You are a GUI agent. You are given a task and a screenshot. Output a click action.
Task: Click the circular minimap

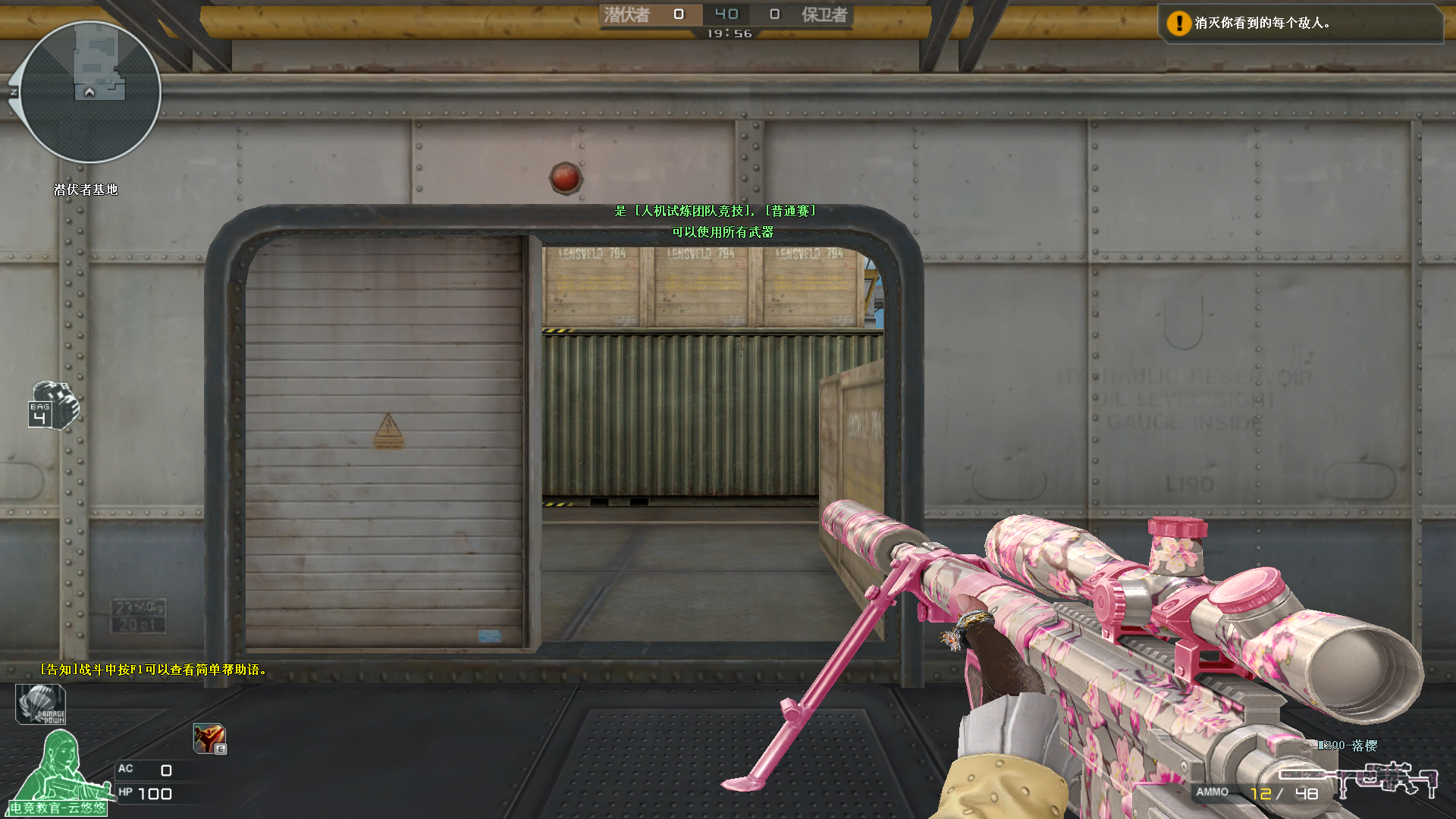click(x=90, y=93)
